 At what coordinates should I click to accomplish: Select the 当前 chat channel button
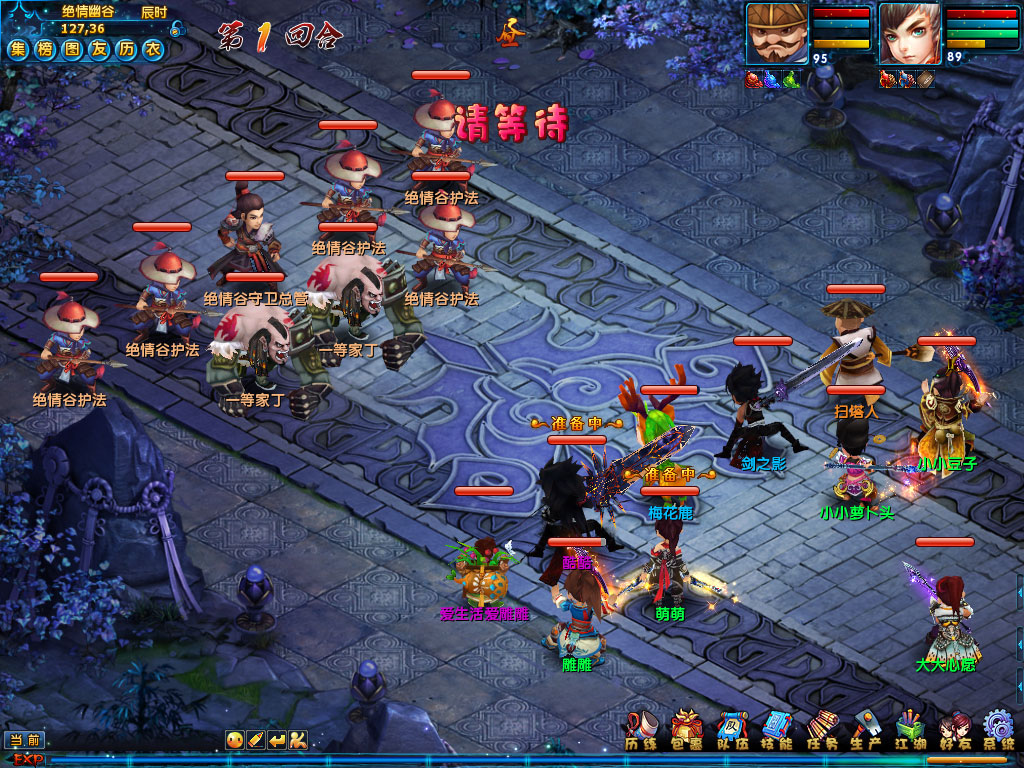pos(26,740)
